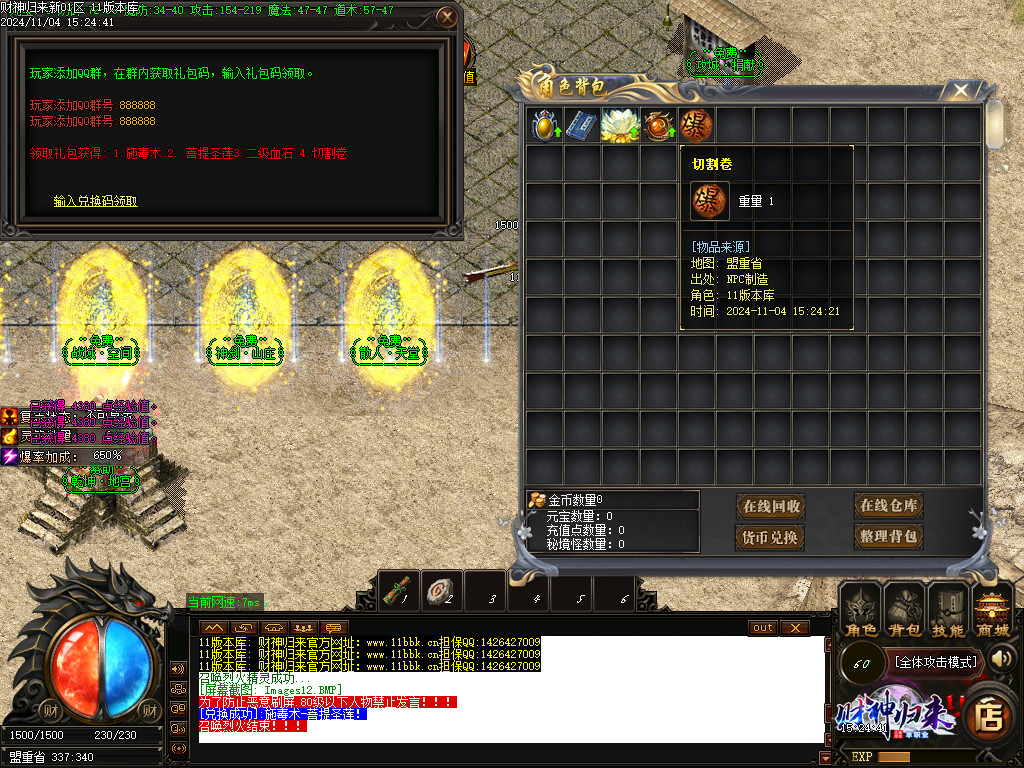
Task: Select the red dragon orb item
Action: pyautogui.click(x=658, y=126)
